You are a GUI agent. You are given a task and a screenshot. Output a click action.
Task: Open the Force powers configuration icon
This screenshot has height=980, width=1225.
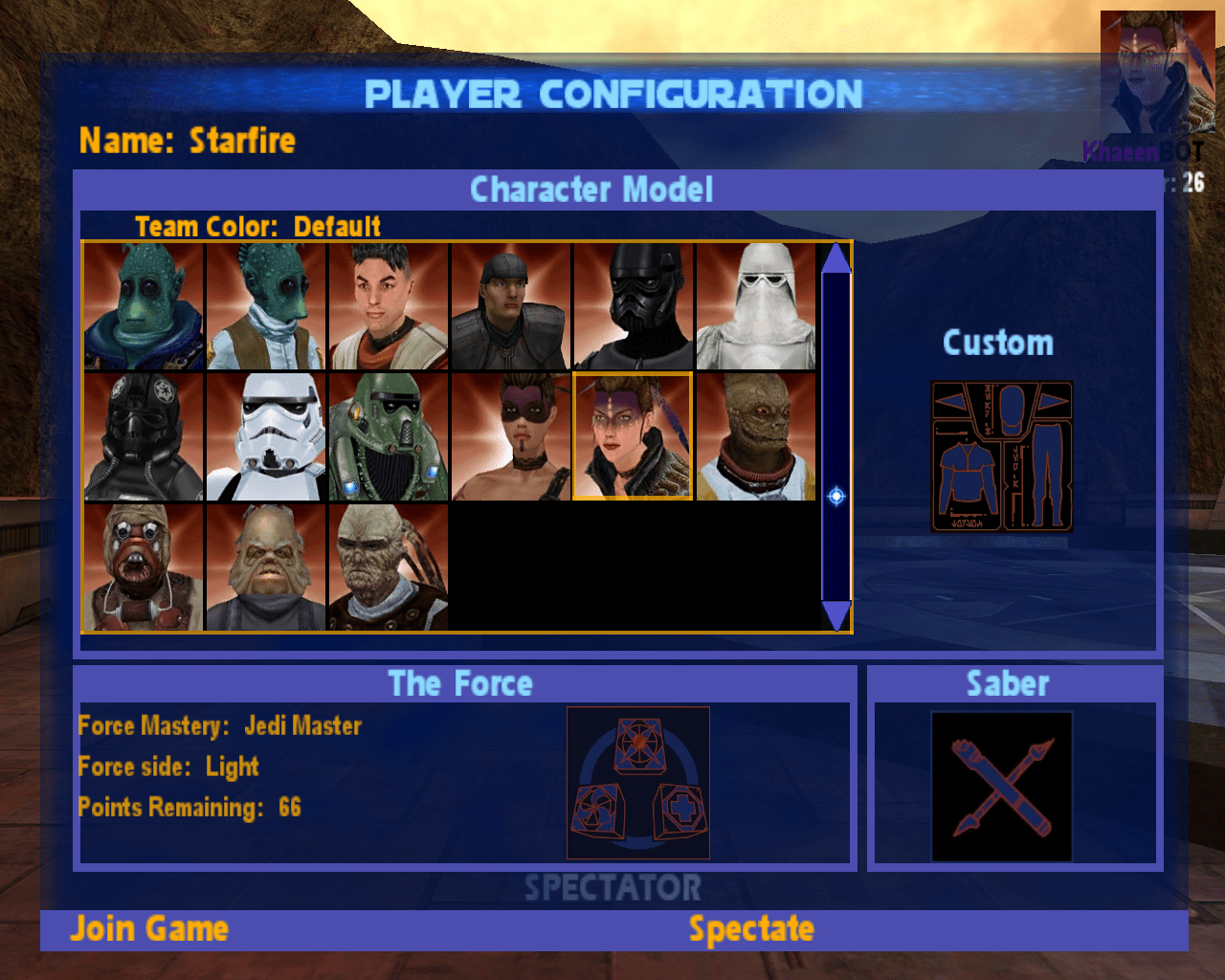pos(637,783)
